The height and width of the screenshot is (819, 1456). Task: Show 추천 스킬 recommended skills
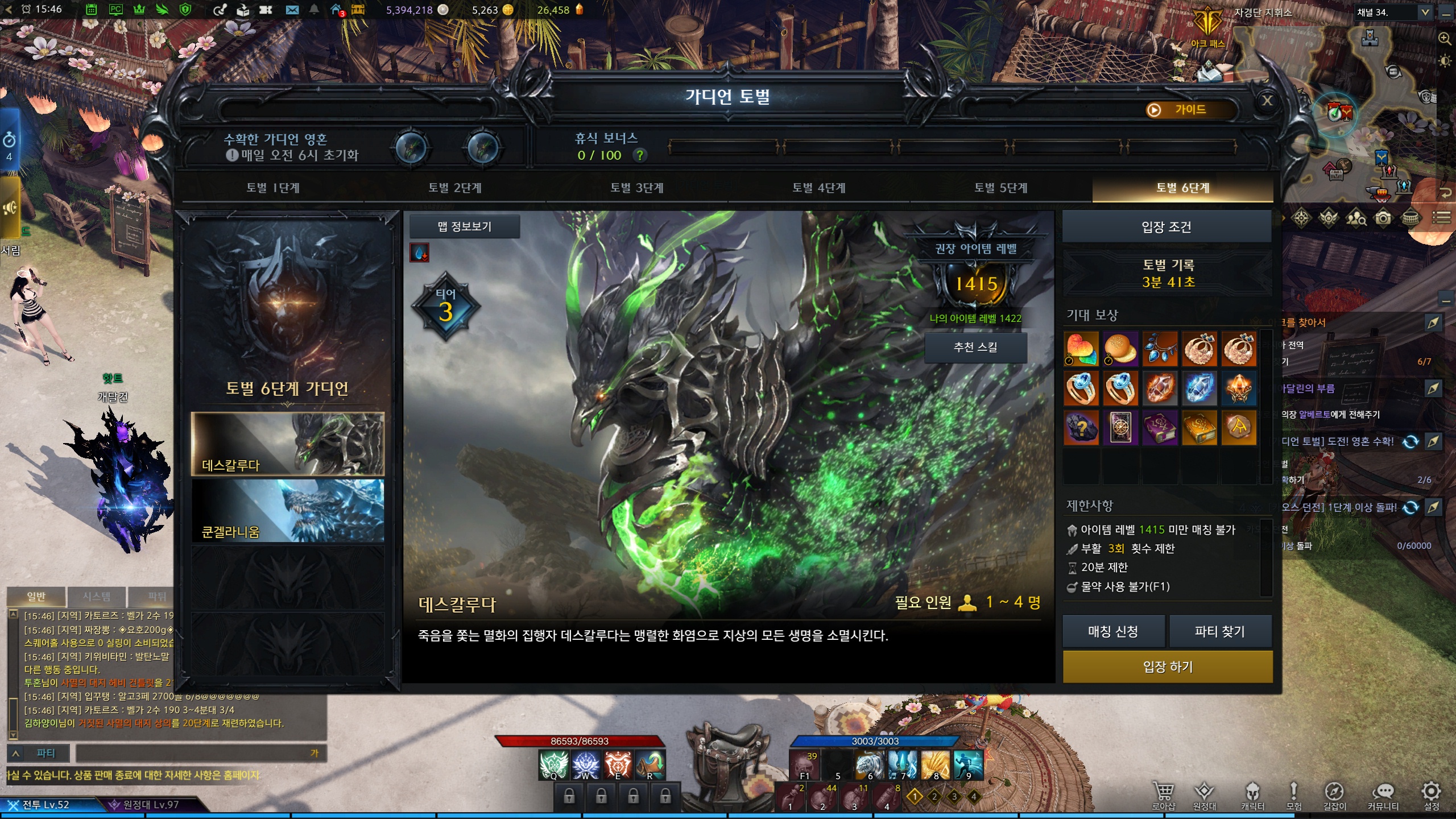[975, 347]
